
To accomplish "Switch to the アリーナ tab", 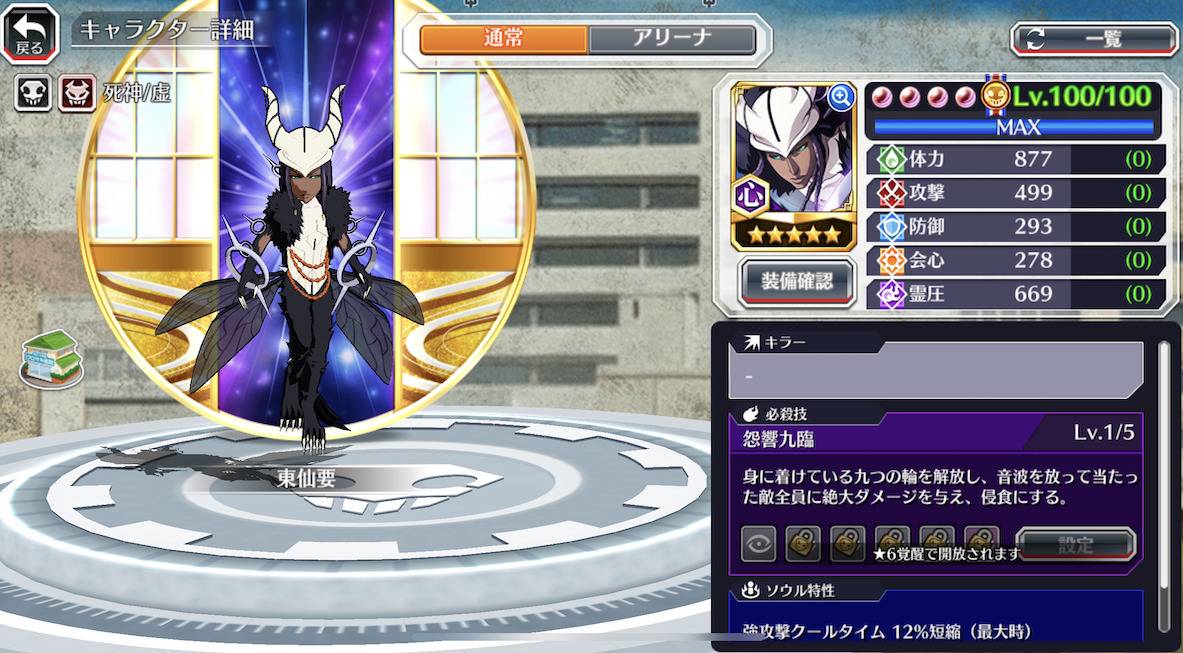I will pos(672,39).
